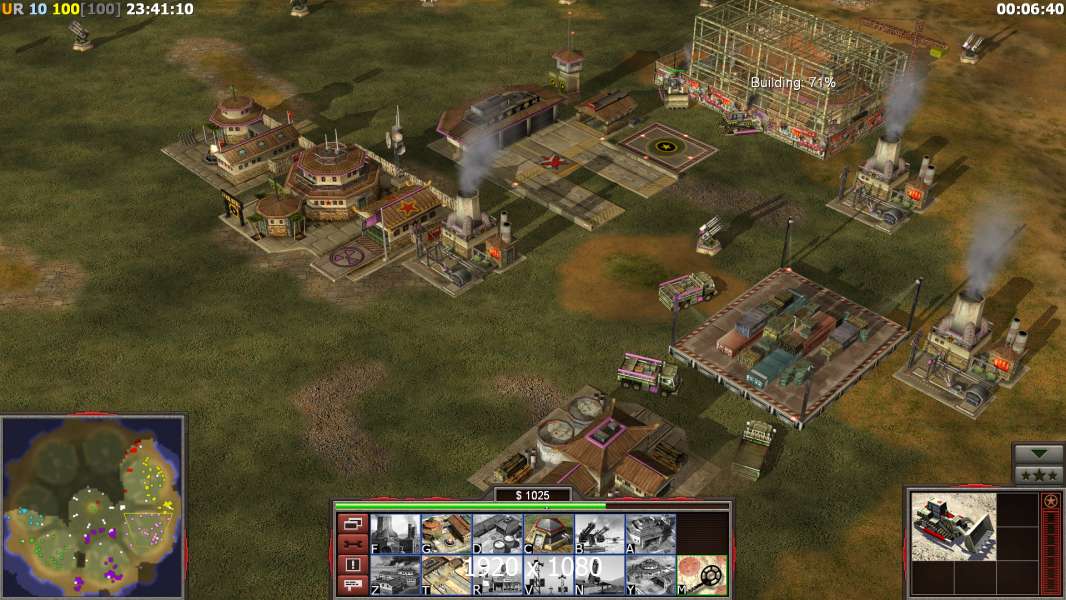Image resolution: width=1066 pixels, height=600 pixels.
Task: Choose the build icon labeled T
Action: click(446, 575)
